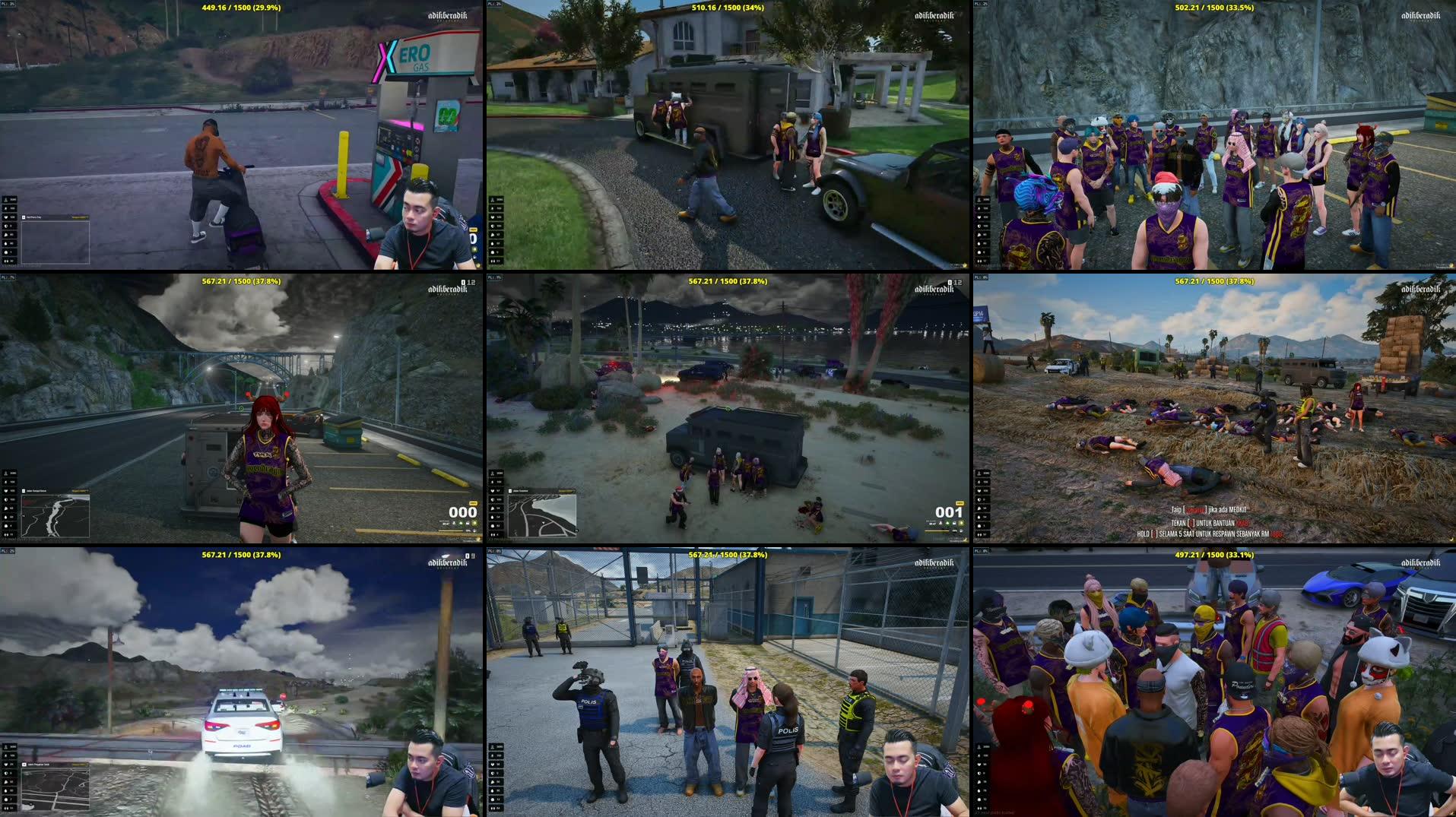Select the cash ($) icon in the status bar
This screenshot has height=817, width=1456.
[x=6, y=208]
